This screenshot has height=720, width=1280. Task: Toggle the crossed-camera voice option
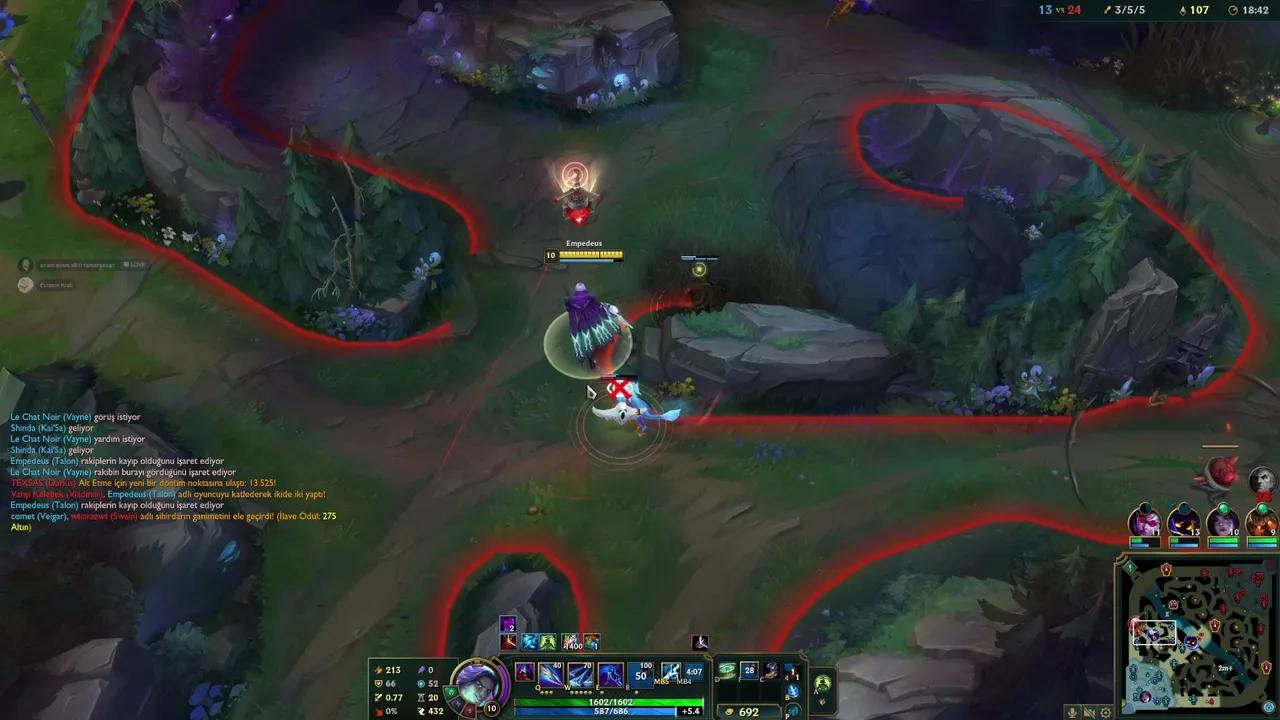click(1090, 710)
